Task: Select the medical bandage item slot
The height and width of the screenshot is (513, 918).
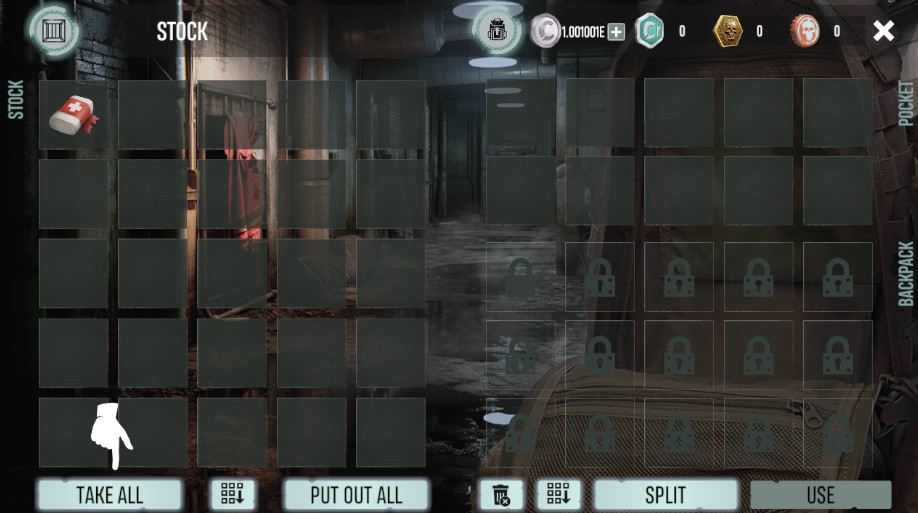Action: point(74,115)
